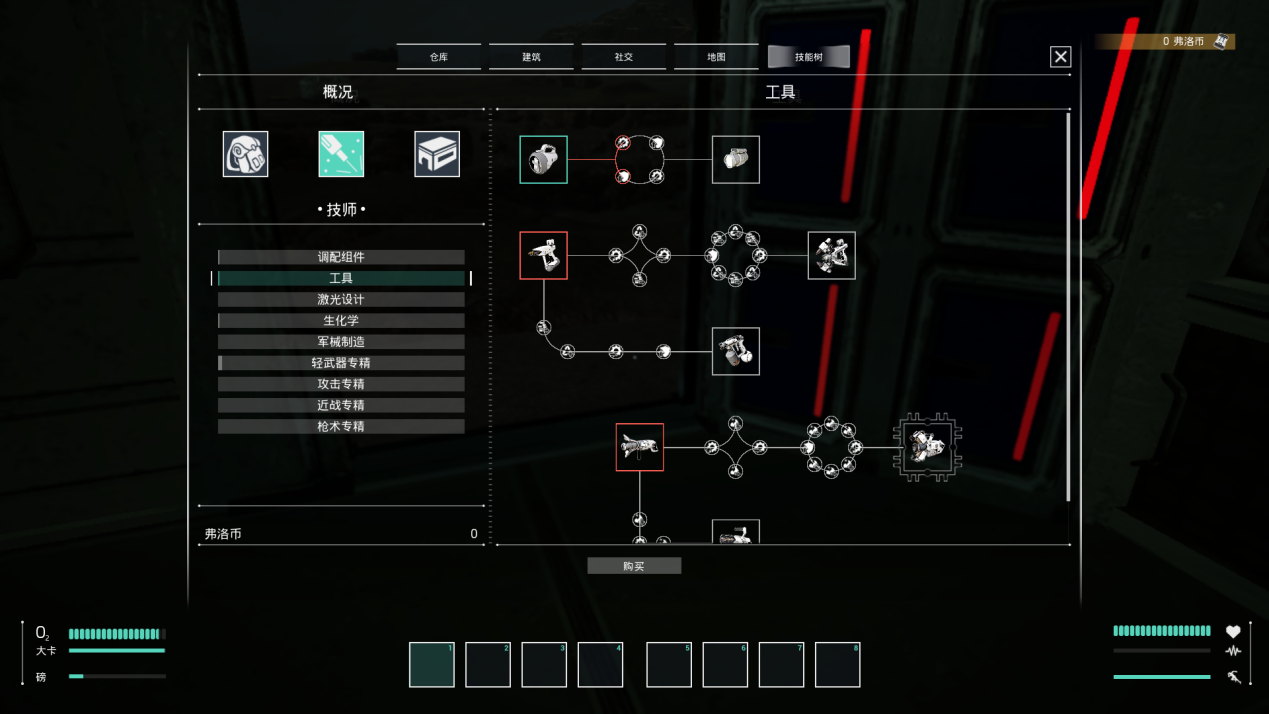
Task: Select the teal technician tool icon
Action: point(341,154)
